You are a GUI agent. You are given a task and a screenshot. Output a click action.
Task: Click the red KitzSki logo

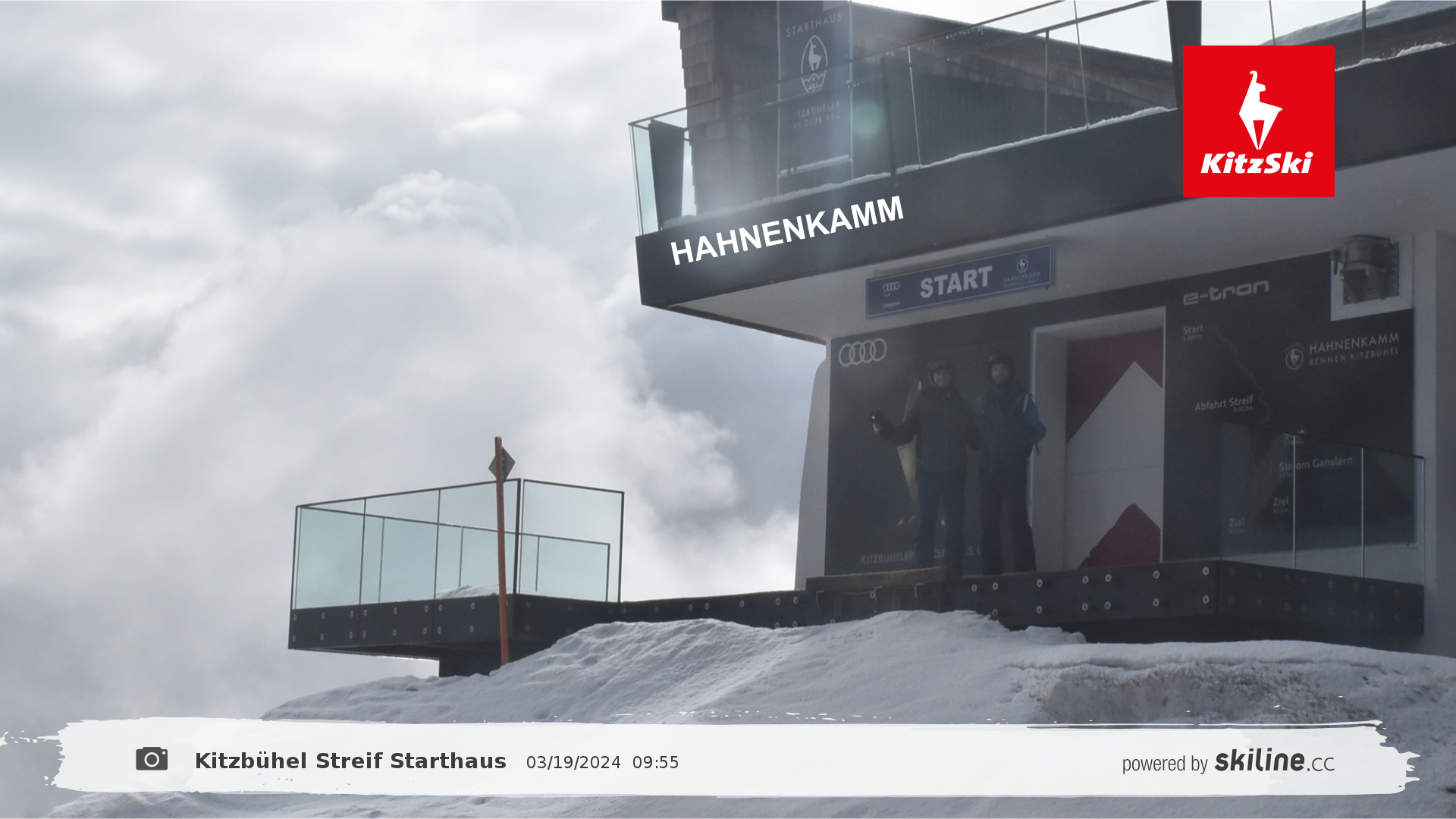point(1258,121)
